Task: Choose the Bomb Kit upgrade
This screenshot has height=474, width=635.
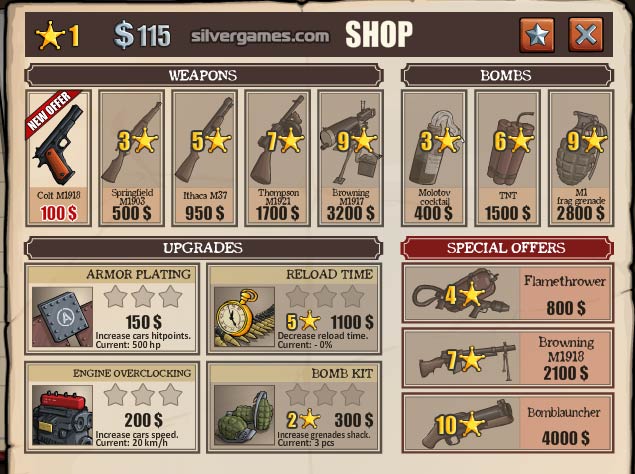Action: pyautogui.click(x=295, y=401)
